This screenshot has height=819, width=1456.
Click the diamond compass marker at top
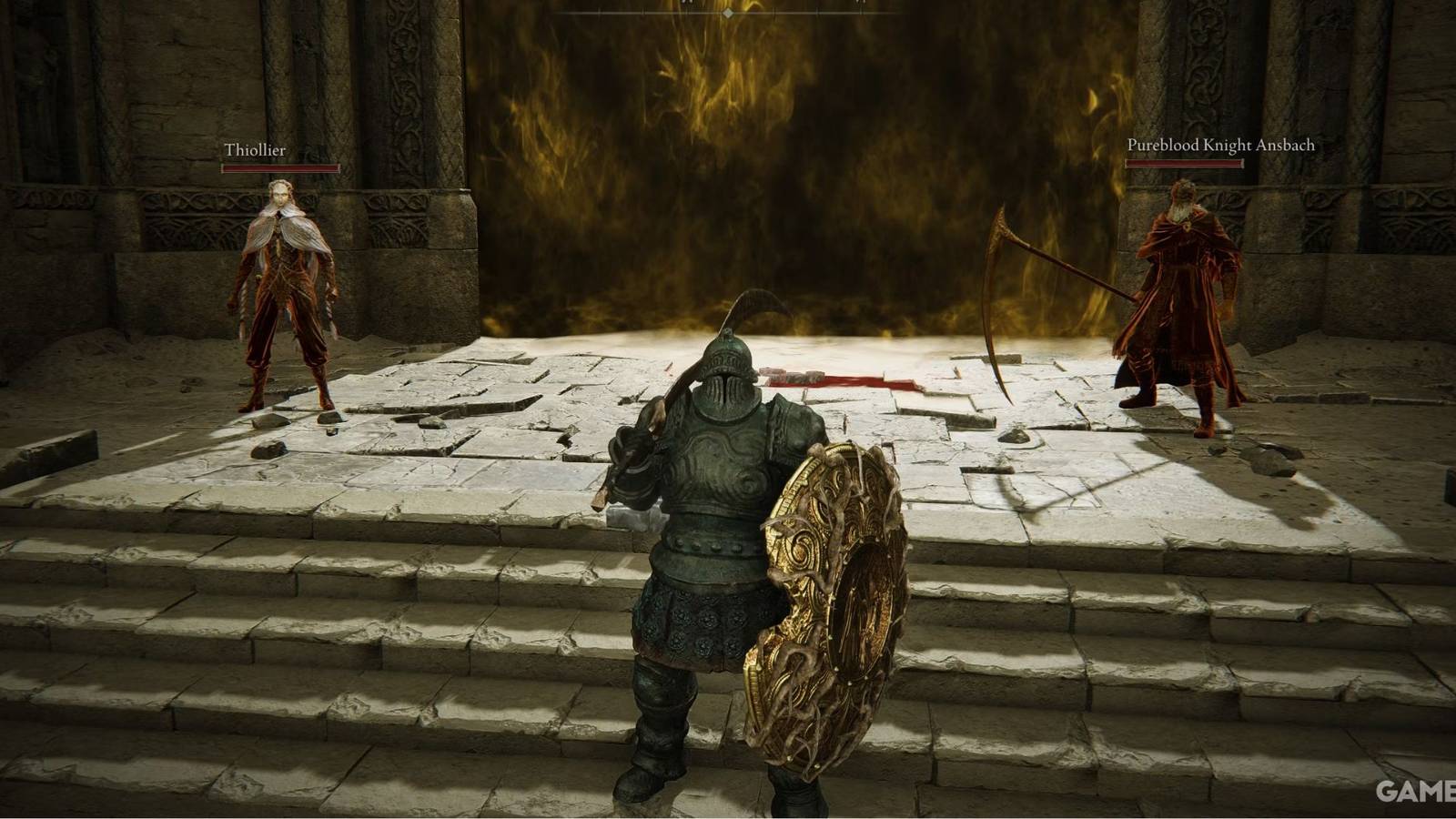(727, 12)
